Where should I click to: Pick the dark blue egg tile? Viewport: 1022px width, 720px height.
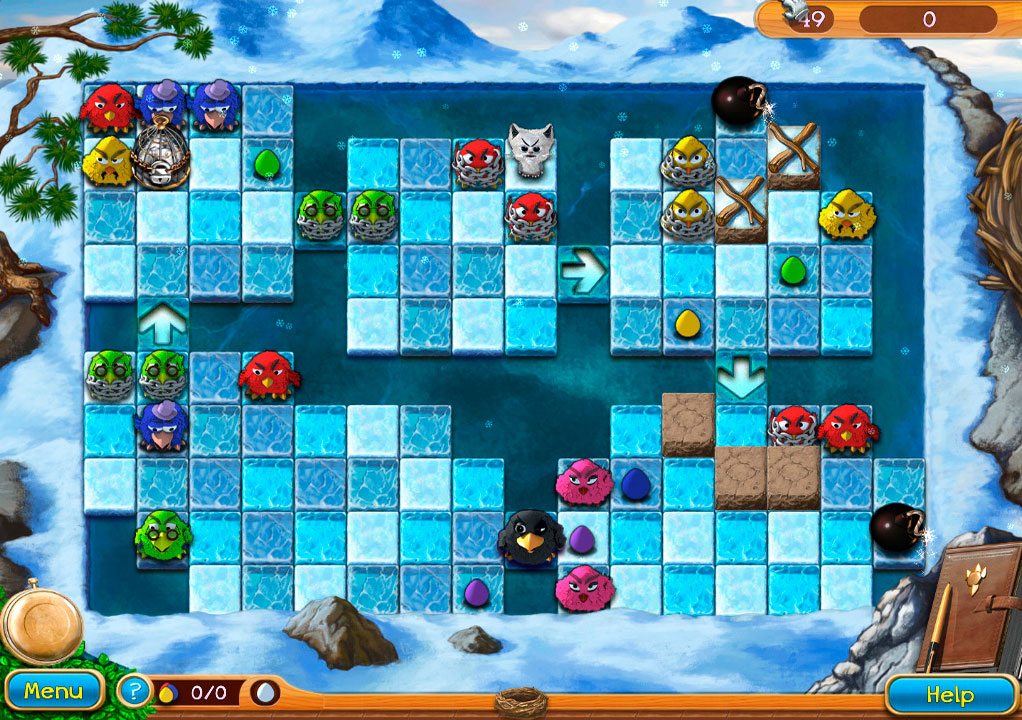click(x=635, y=484)
